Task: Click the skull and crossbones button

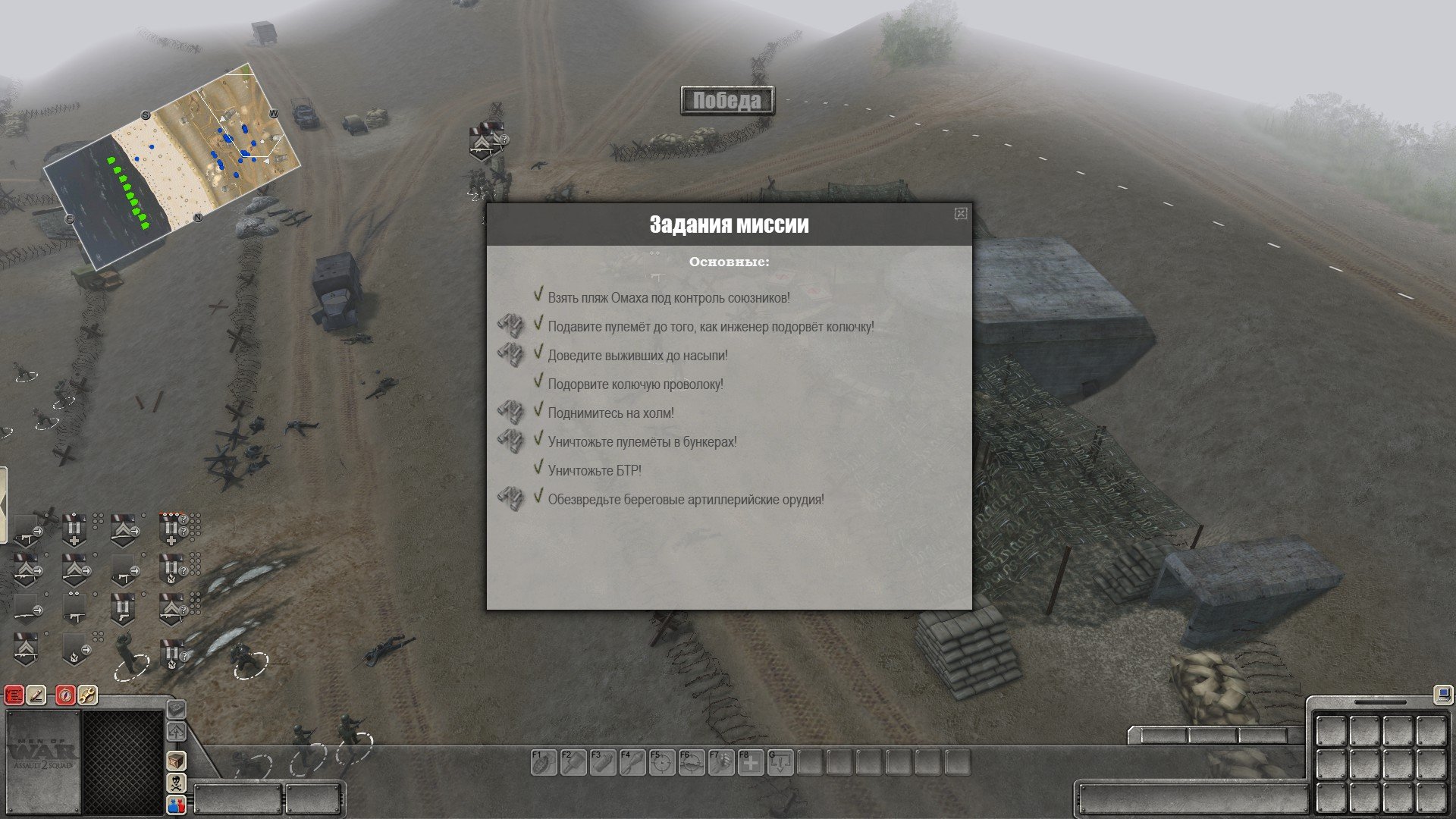Action: (x=176, y=783)
